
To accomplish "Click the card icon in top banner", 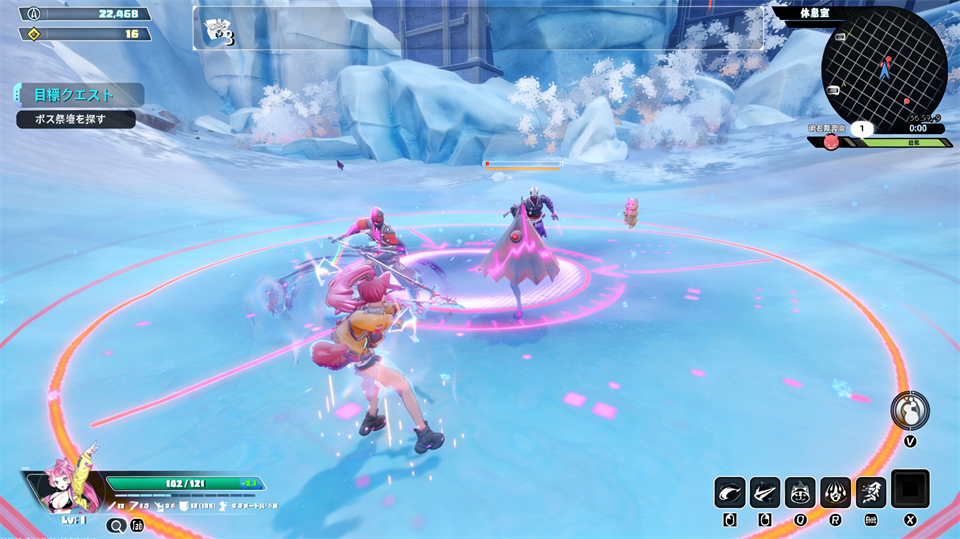I will tap(218, 31).
